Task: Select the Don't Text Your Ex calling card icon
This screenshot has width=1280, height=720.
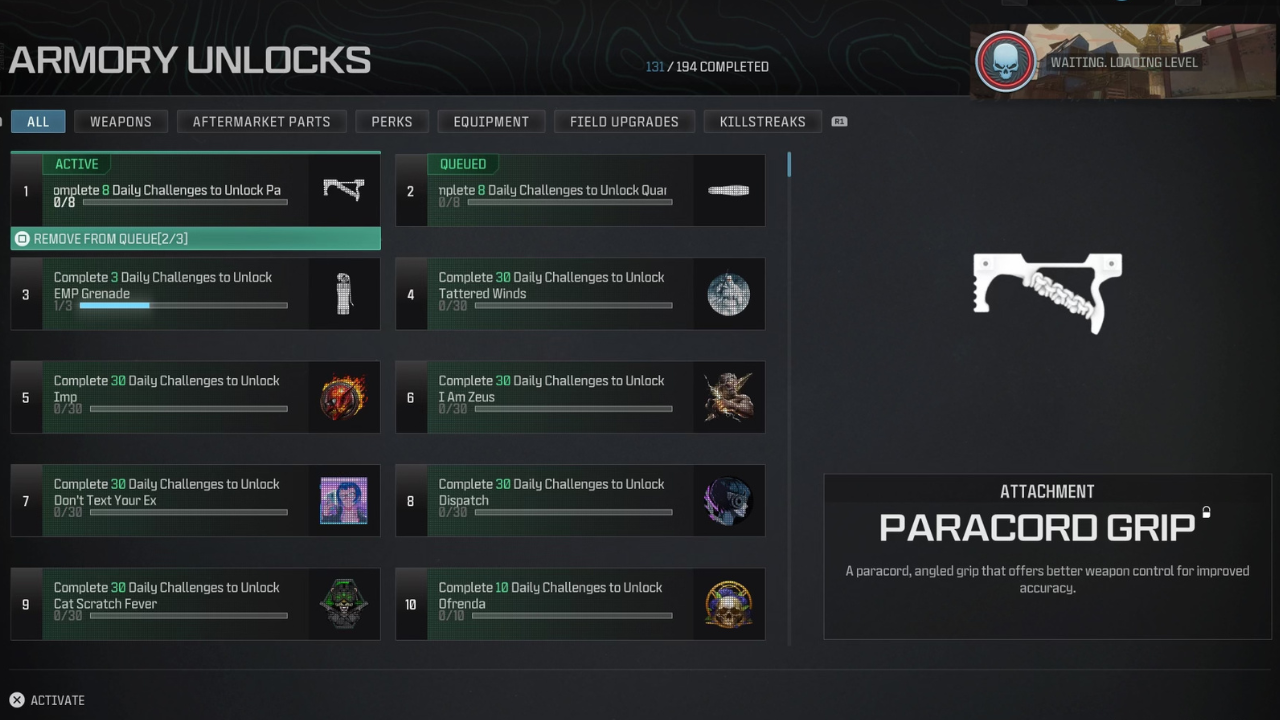Action: point(343,500)
